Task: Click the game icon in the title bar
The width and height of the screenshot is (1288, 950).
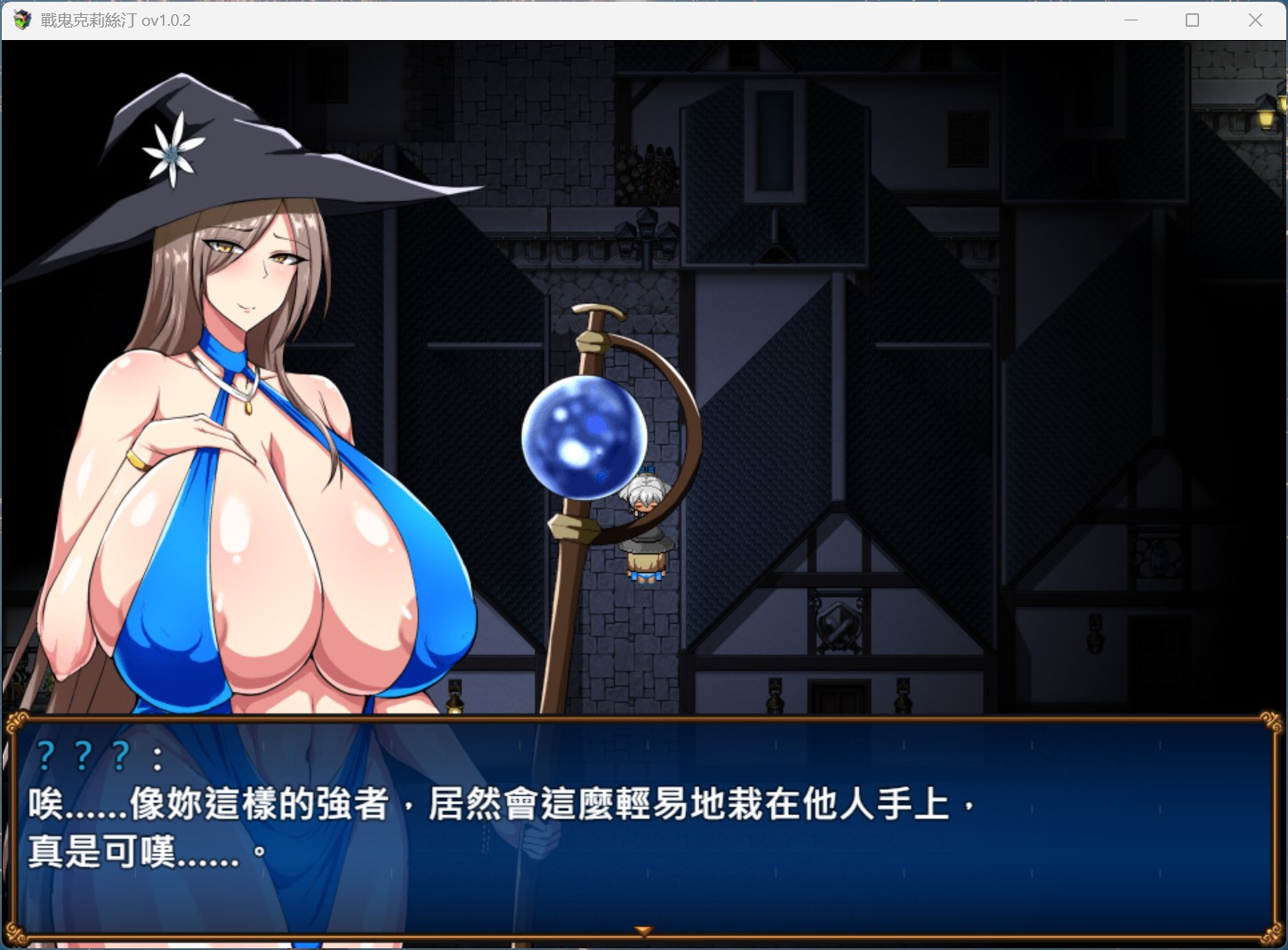Action: click(x=20, y=19)
